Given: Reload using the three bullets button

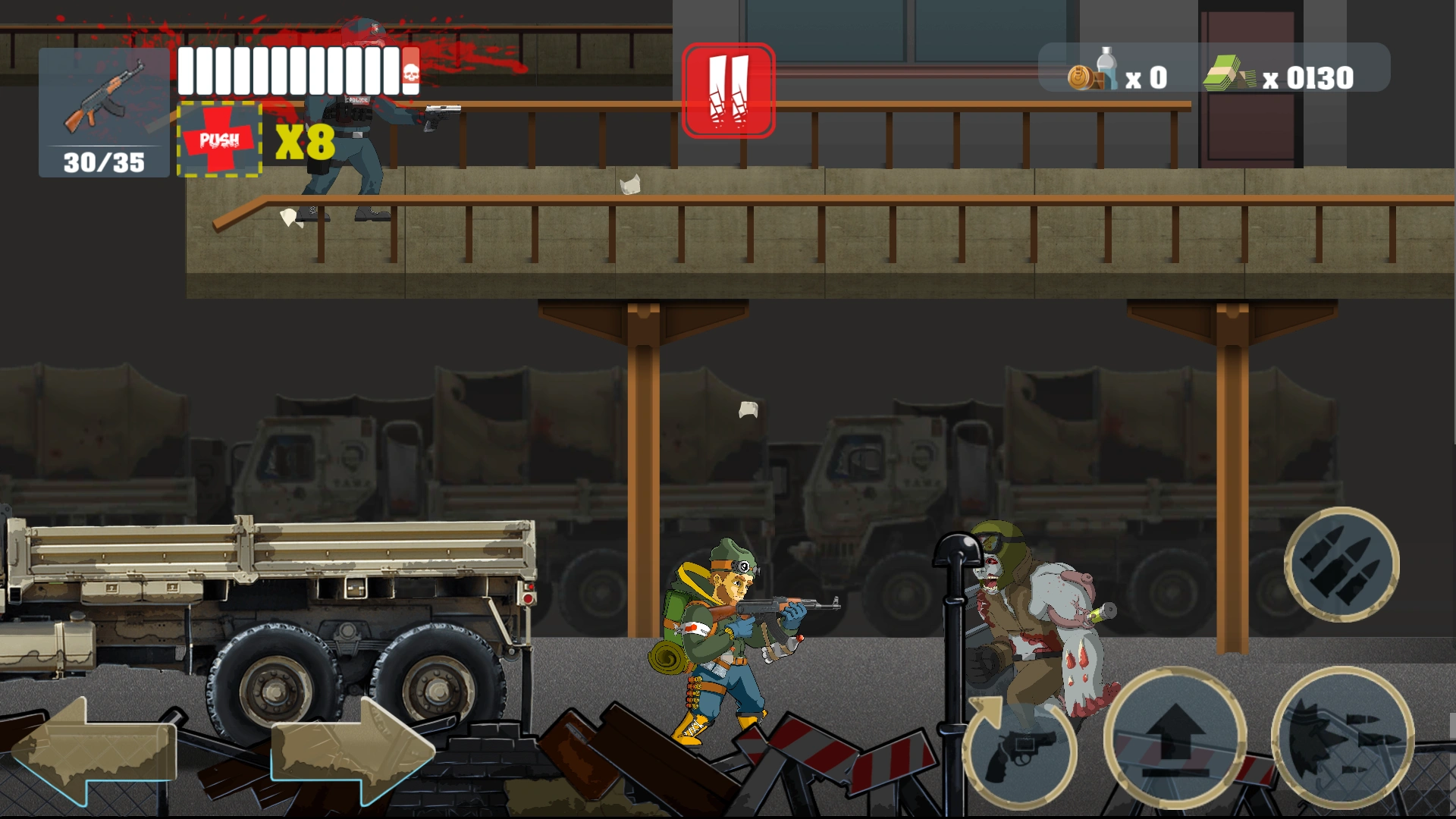Looking at the screenshot, I should [1341, 565].
